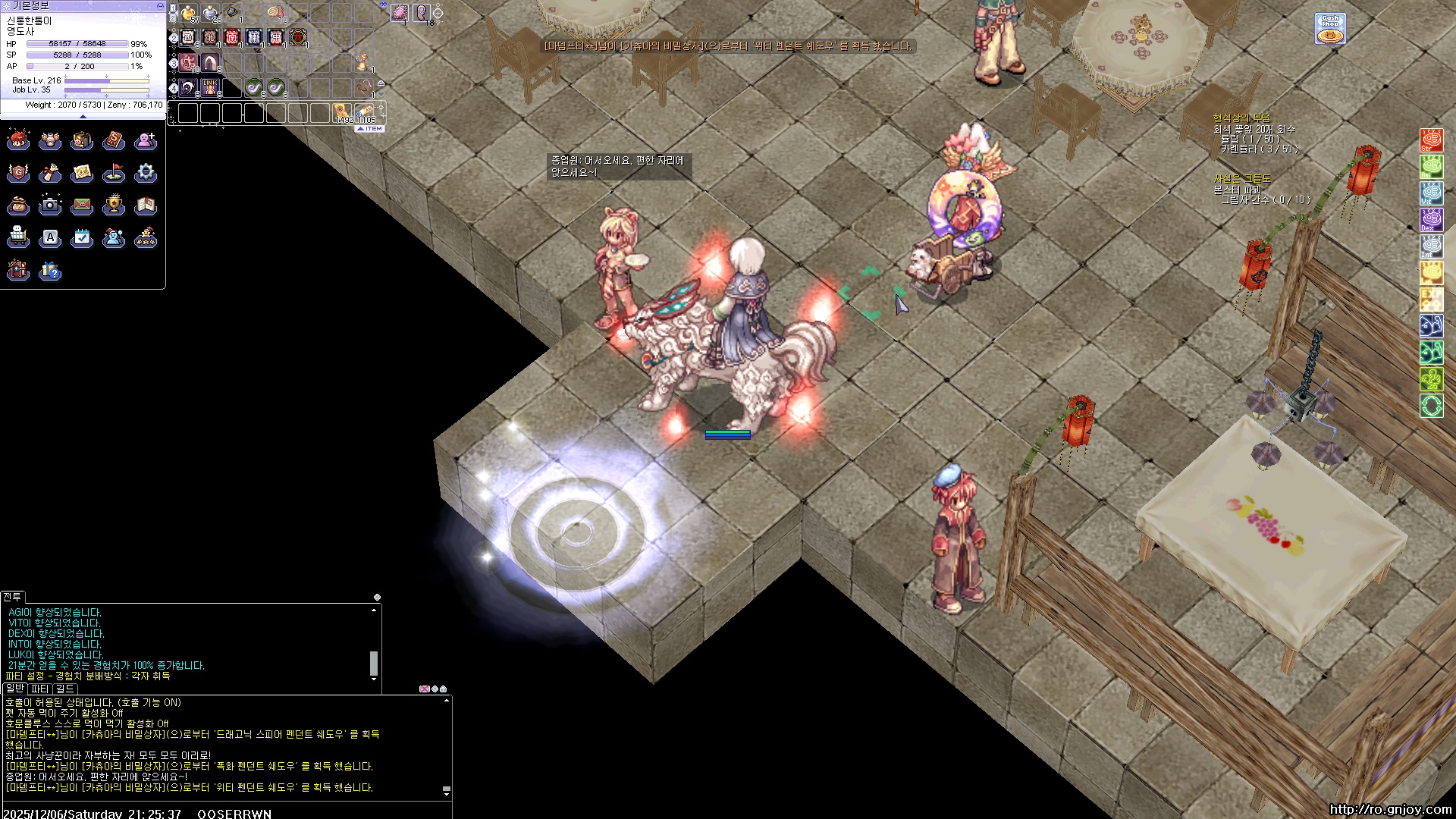Select the 전투 battle log tab
The image size is (1456, 819).
12,597
